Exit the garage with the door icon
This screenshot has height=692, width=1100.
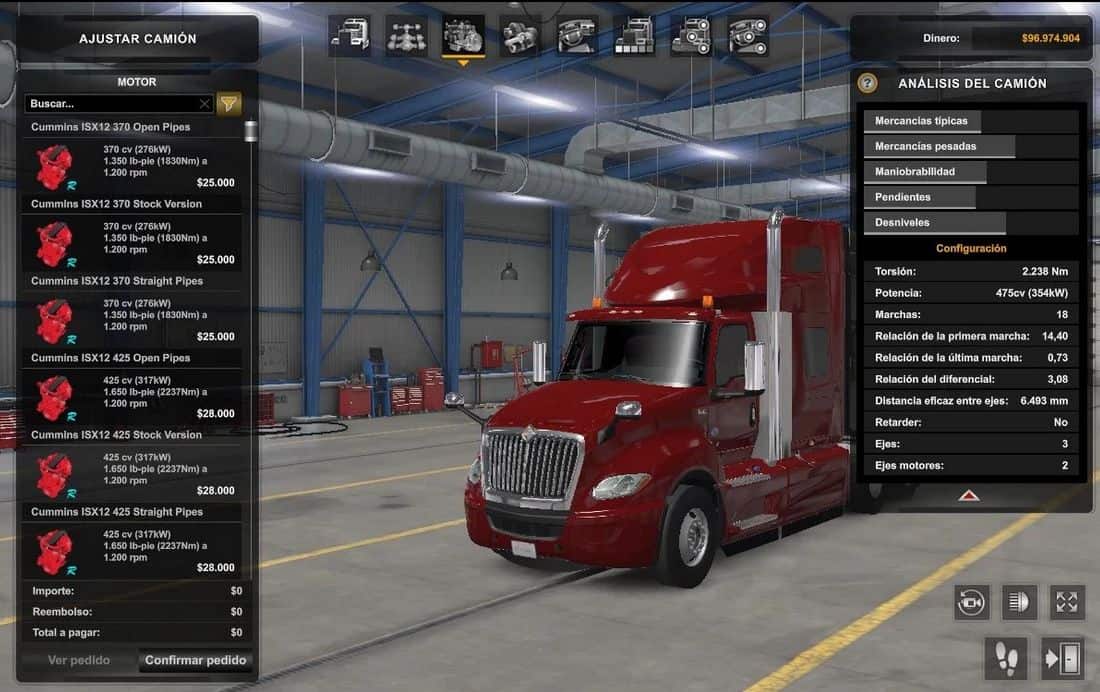(x=1062, y=658)
